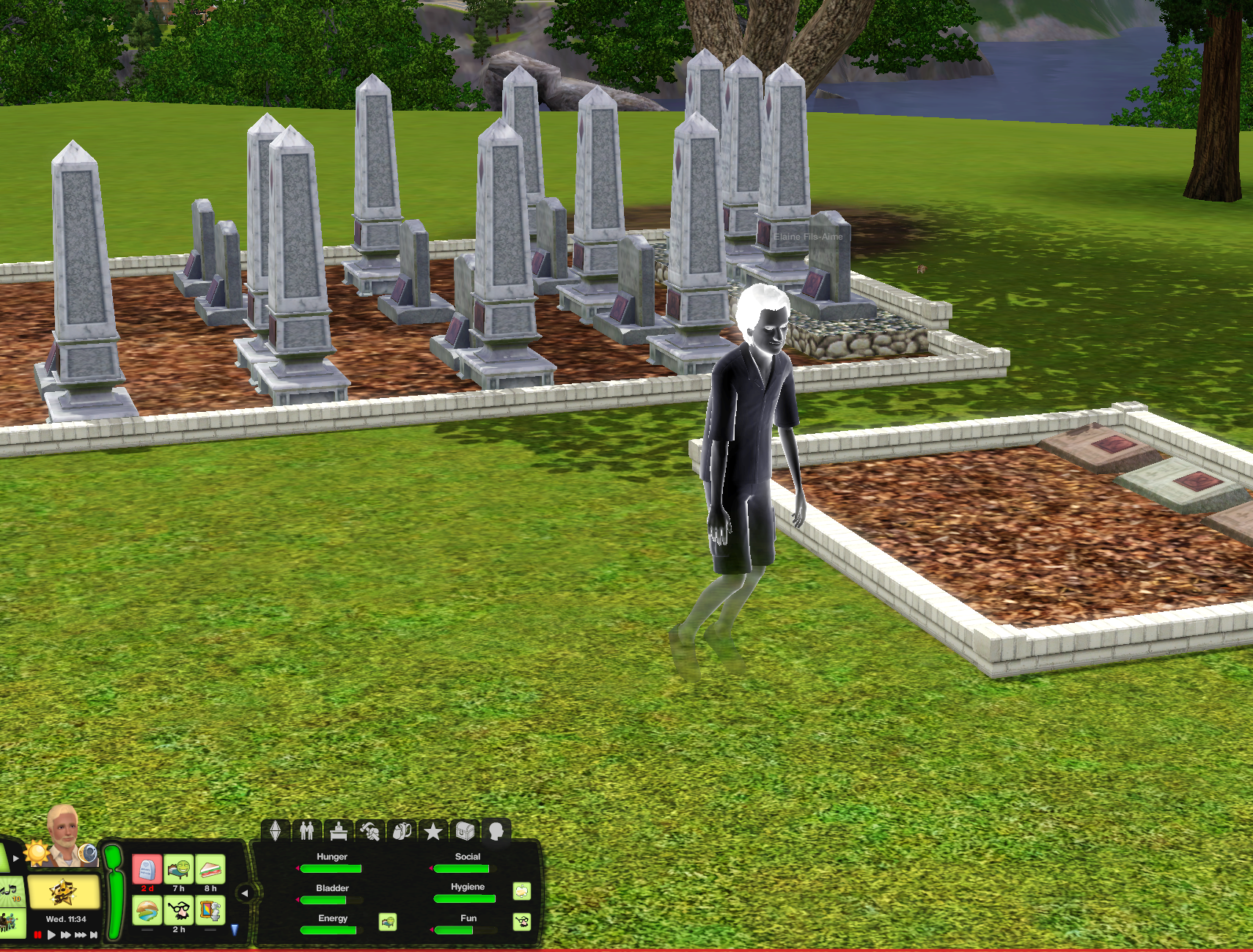Expand the moodlets panel arrow
This screenshot has width=1253, height=952.
(15, 857)
